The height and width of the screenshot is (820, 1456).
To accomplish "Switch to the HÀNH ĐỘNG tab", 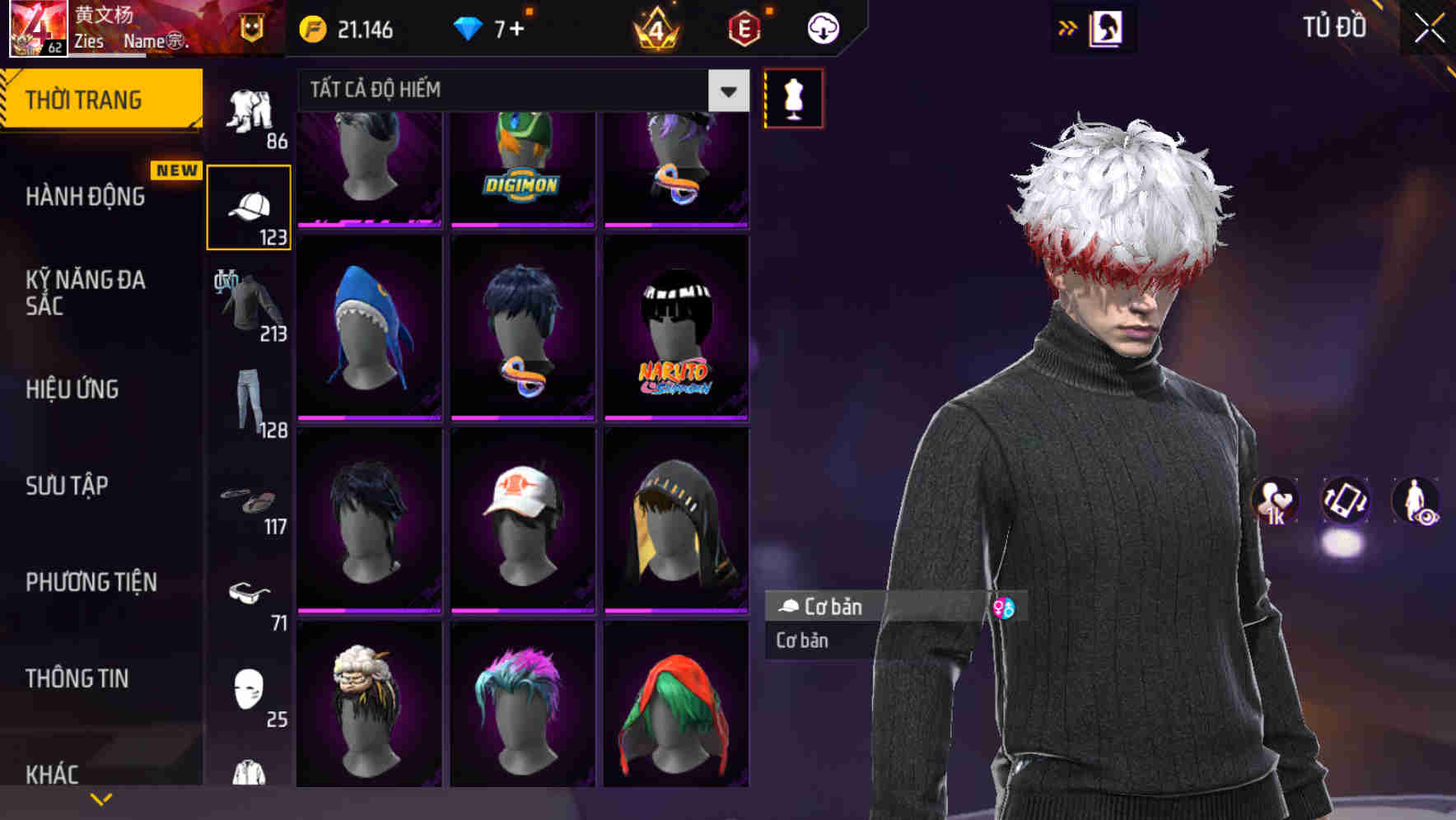I will (82, 197).
